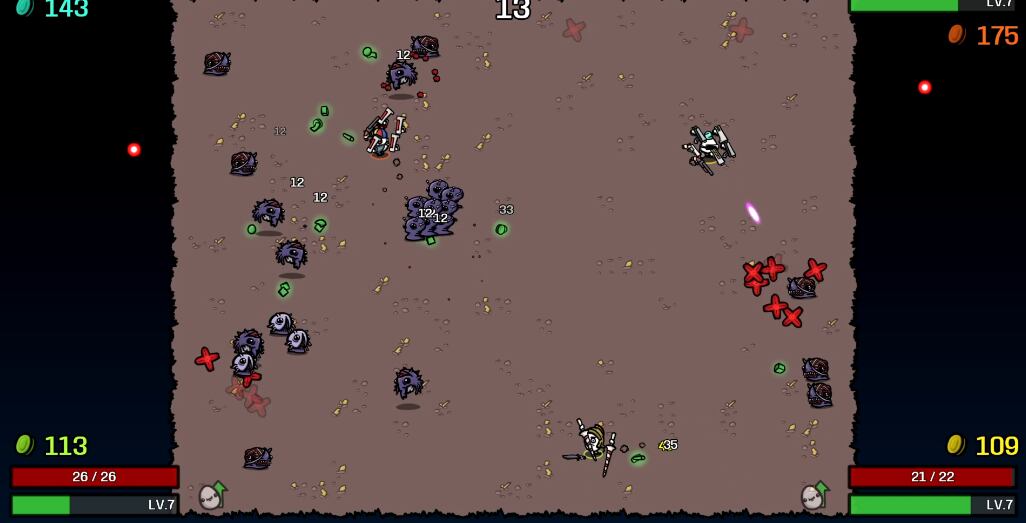Click the level-up egg icon near the 26/26 health bar

pyautogui.click(x=212, y=496)
